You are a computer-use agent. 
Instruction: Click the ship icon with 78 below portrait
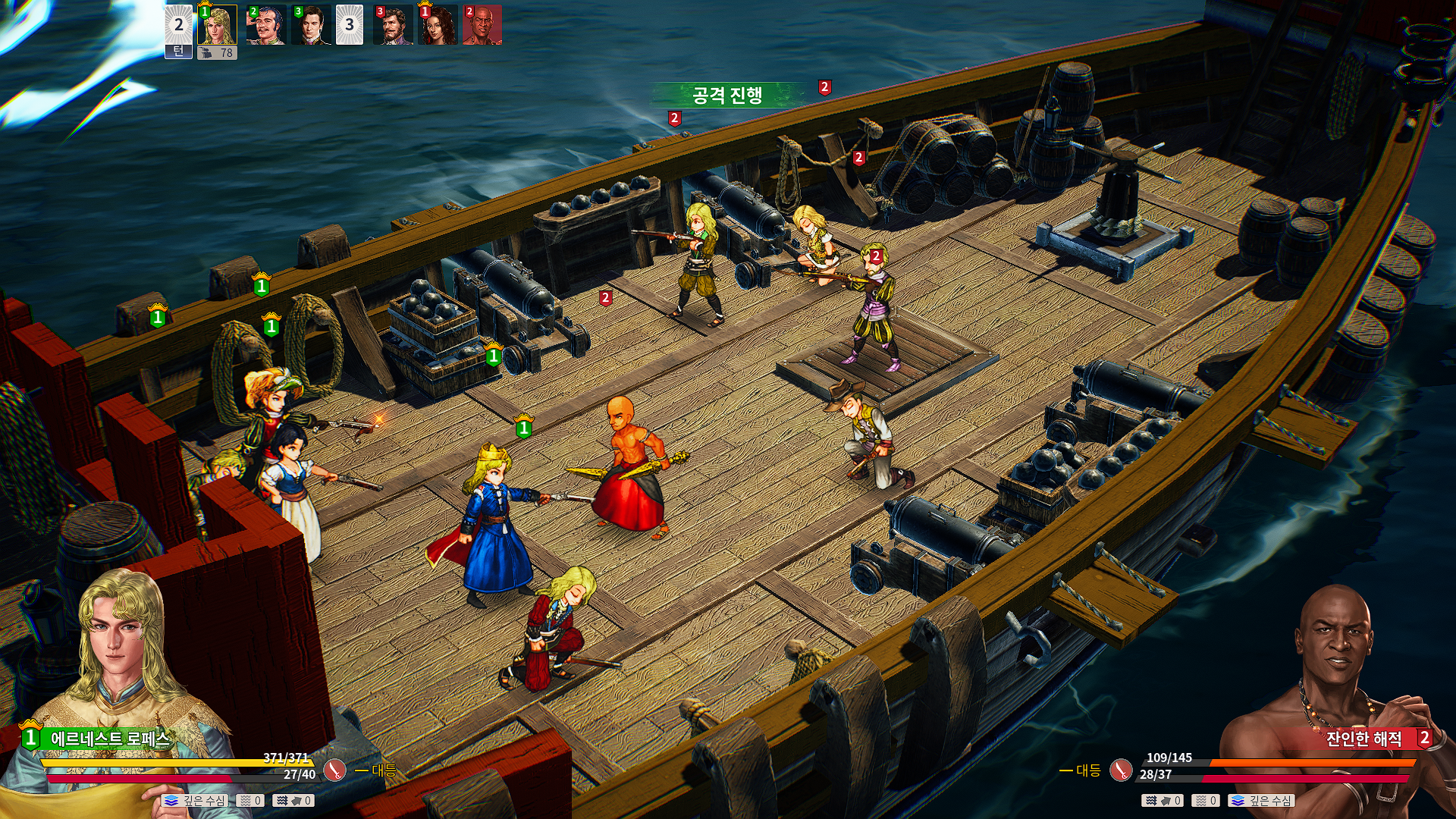coord(217,53)
